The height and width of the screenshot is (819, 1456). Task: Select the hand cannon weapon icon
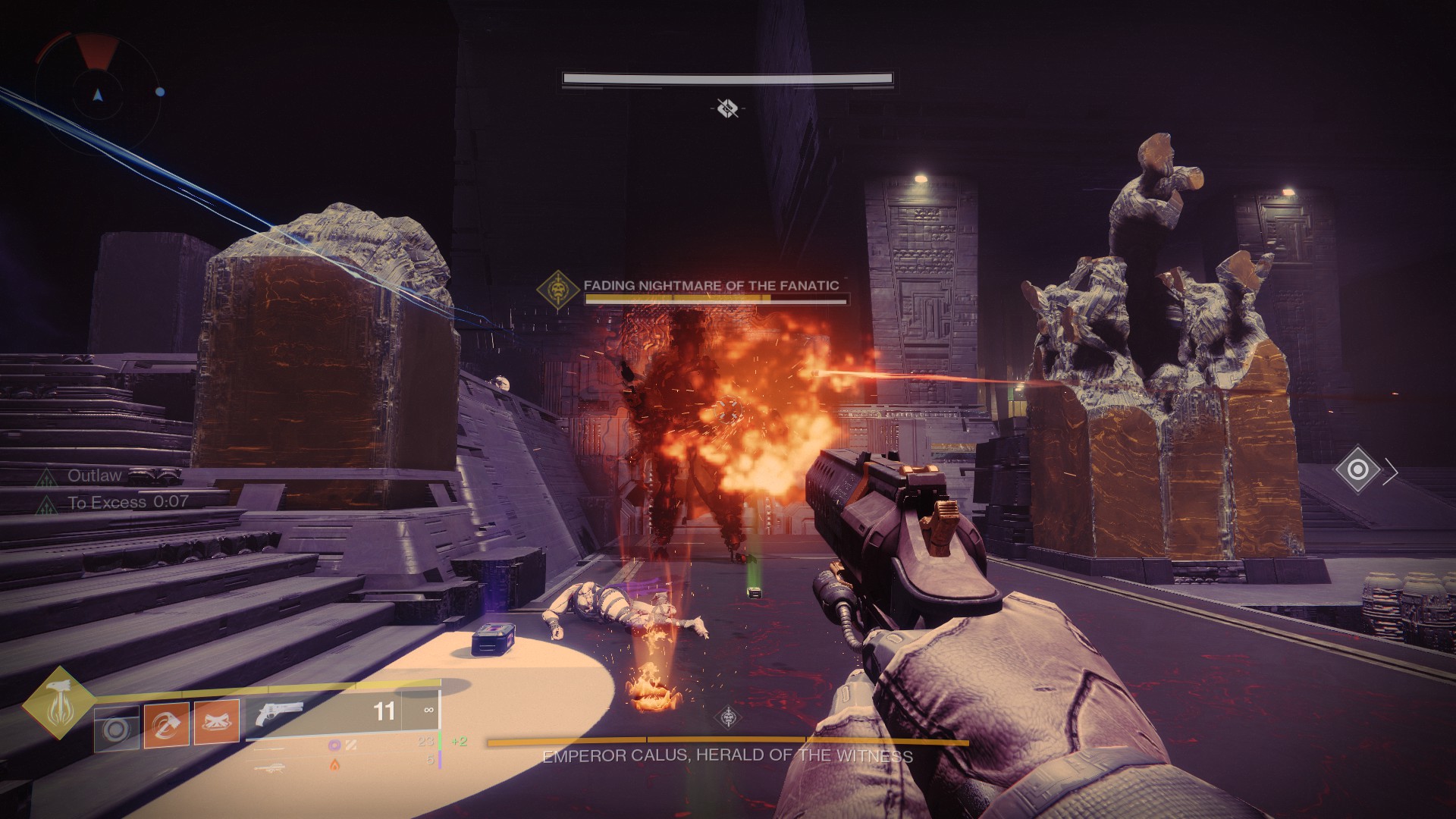[x=281, y=714]
